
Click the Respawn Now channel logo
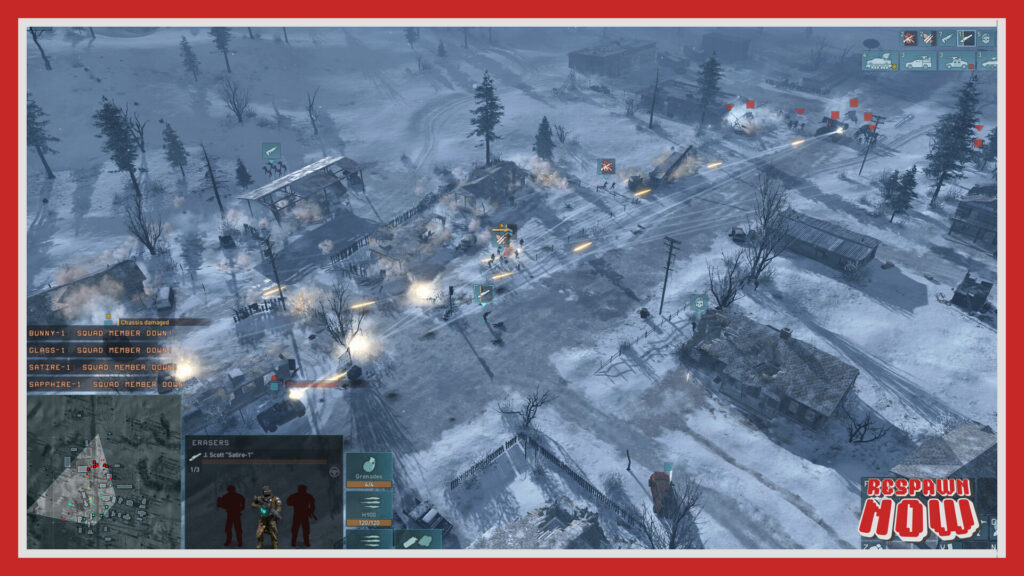[x=917, y=509]
